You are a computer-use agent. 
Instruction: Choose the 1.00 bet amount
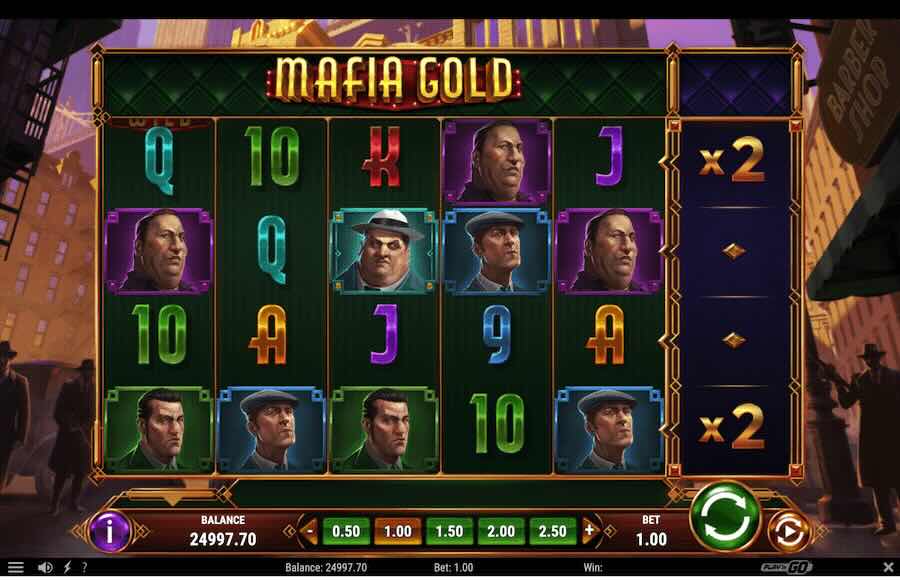coord(397,531)
